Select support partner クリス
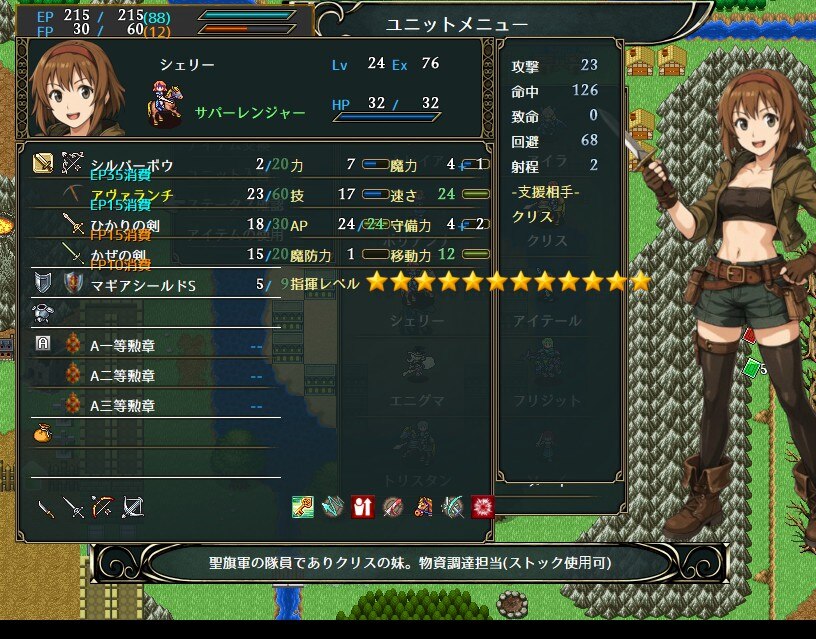 532,216
